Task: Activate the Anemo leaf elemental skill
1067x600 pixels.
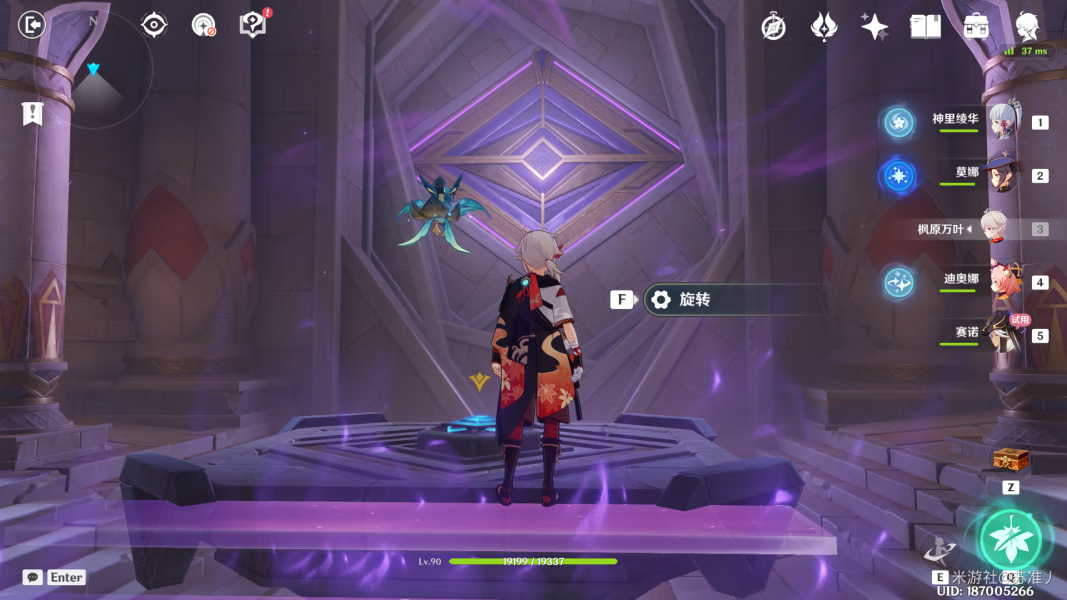Action: (x=1009, y=539)
